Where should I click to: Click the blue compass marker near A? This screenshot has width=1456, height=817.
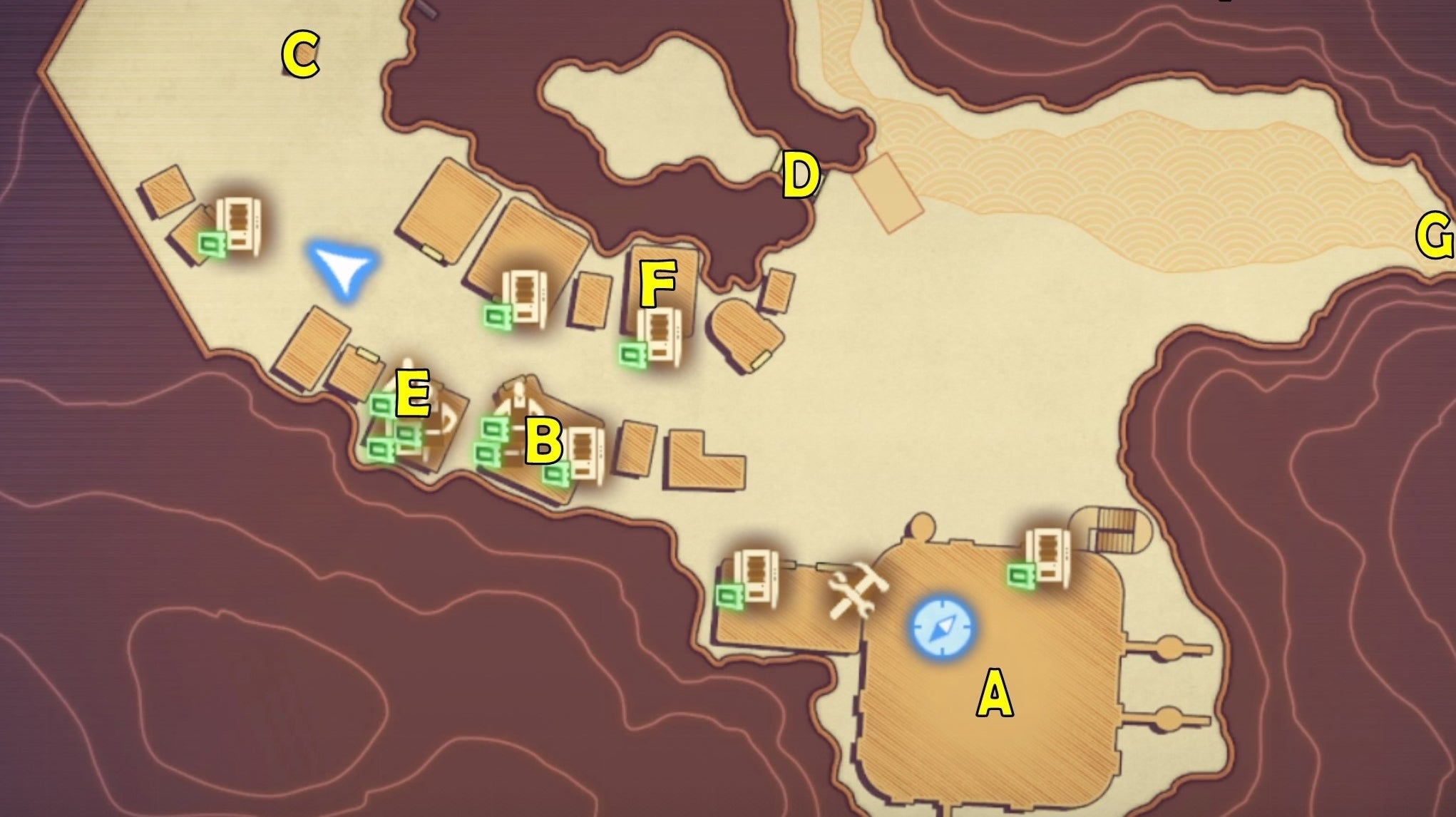943,629
